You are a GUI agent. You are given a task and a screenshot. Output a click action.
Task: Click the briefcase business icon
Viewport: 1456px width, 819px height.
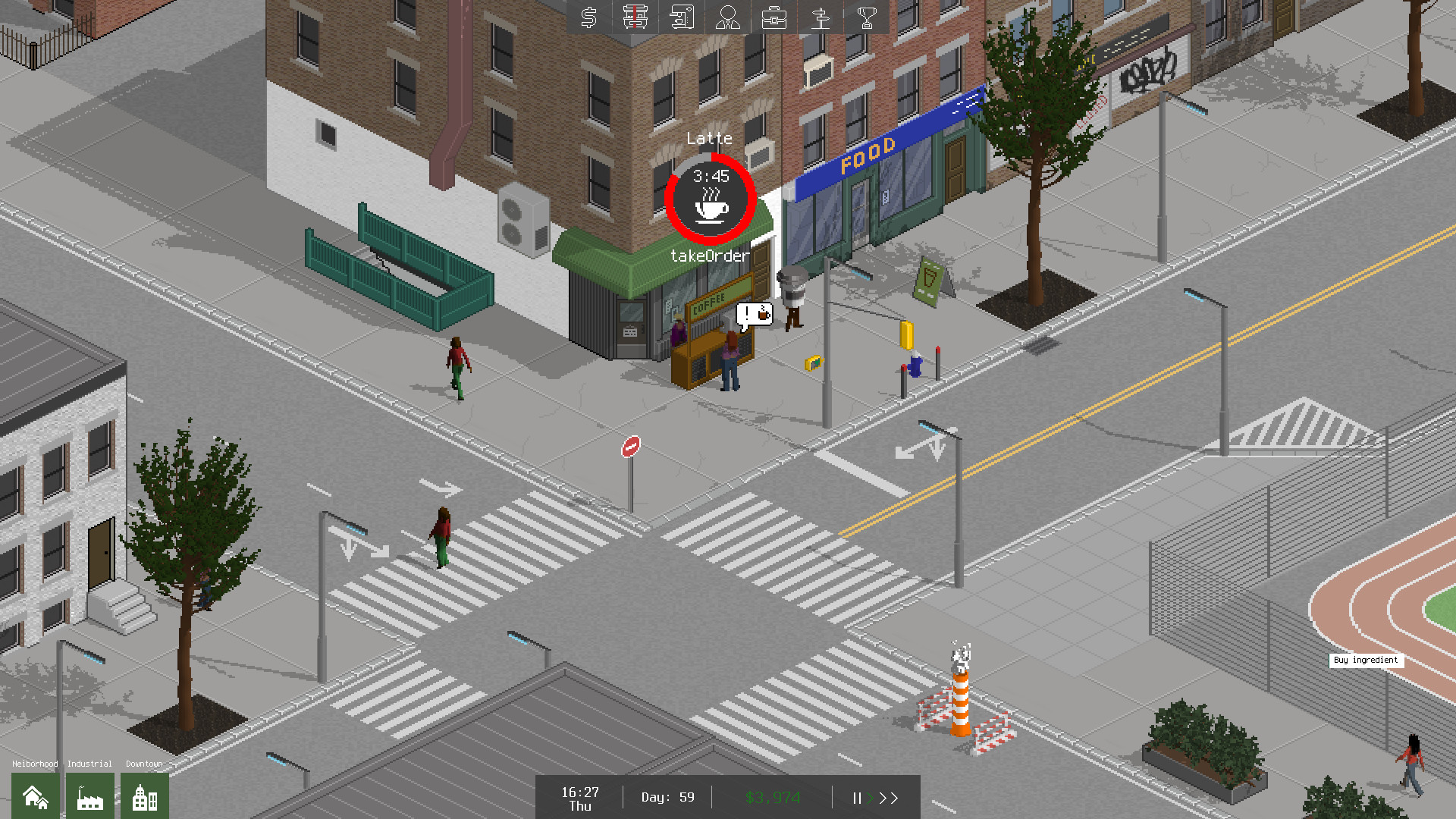(x=774, y=17)
